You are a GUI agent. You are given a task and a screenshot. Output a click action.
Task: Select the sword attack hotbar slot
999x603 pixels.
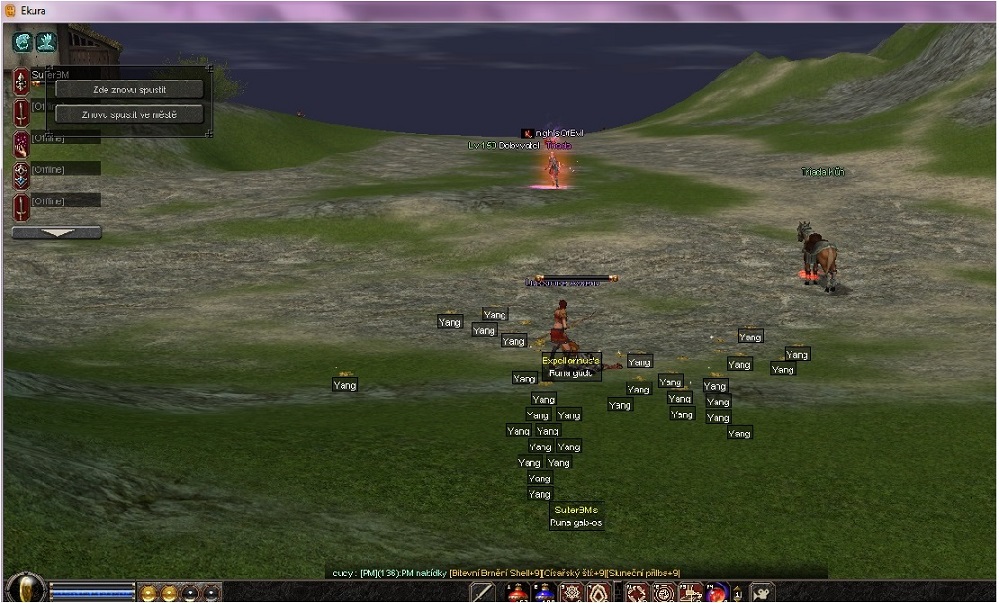click(x=484, y=592)
